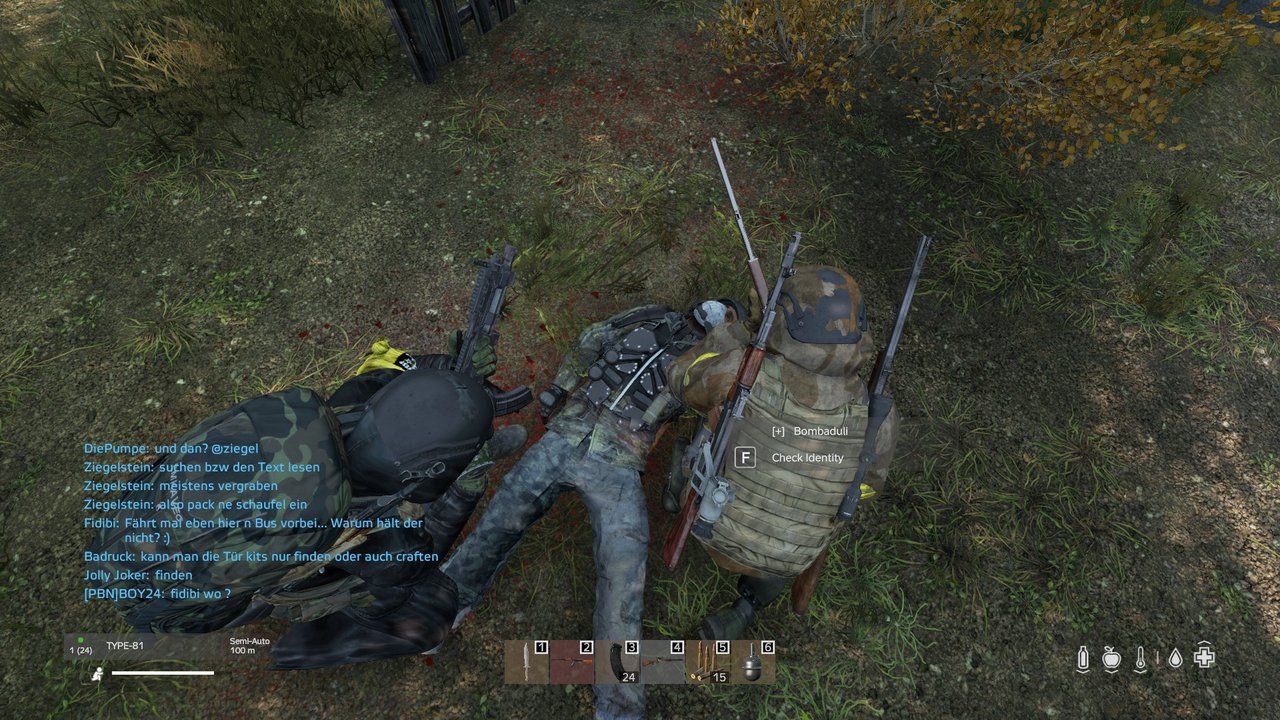The height and width of the screenshot is (720, 1280).
Task: Click the apple hunger icon
Action: pos(1111,658)
